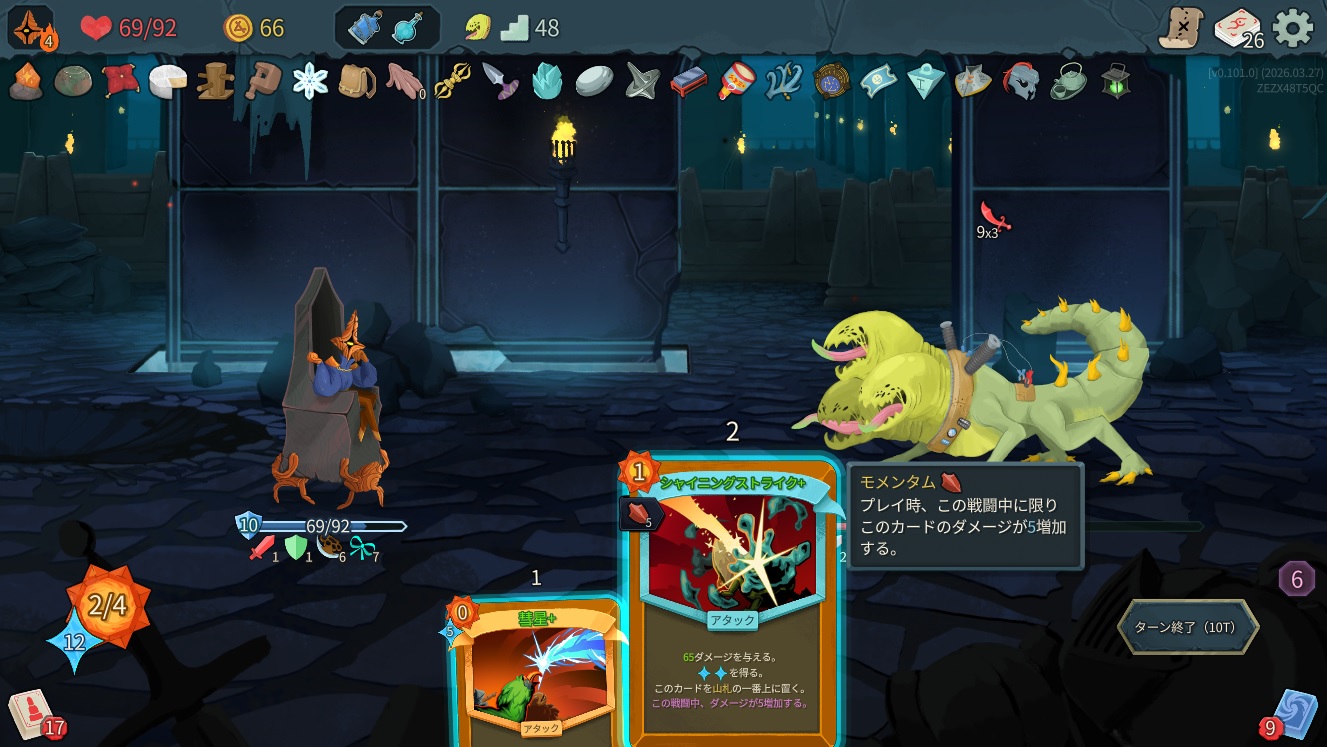Inspect the red cushion relic
The width and height of the screenshot is (1327, 747).
click(120, 81)
